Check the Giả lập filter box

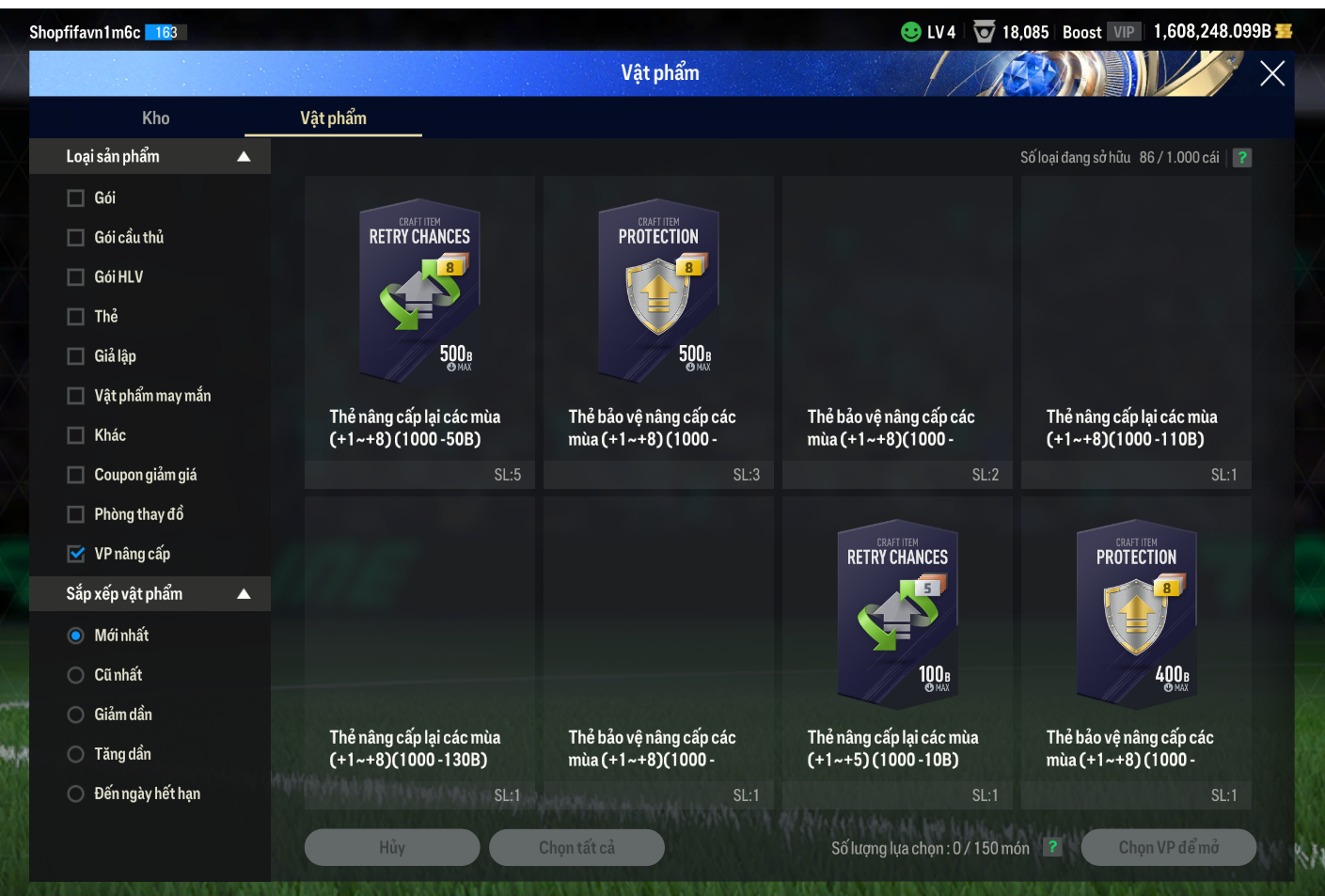coord(76,356)
